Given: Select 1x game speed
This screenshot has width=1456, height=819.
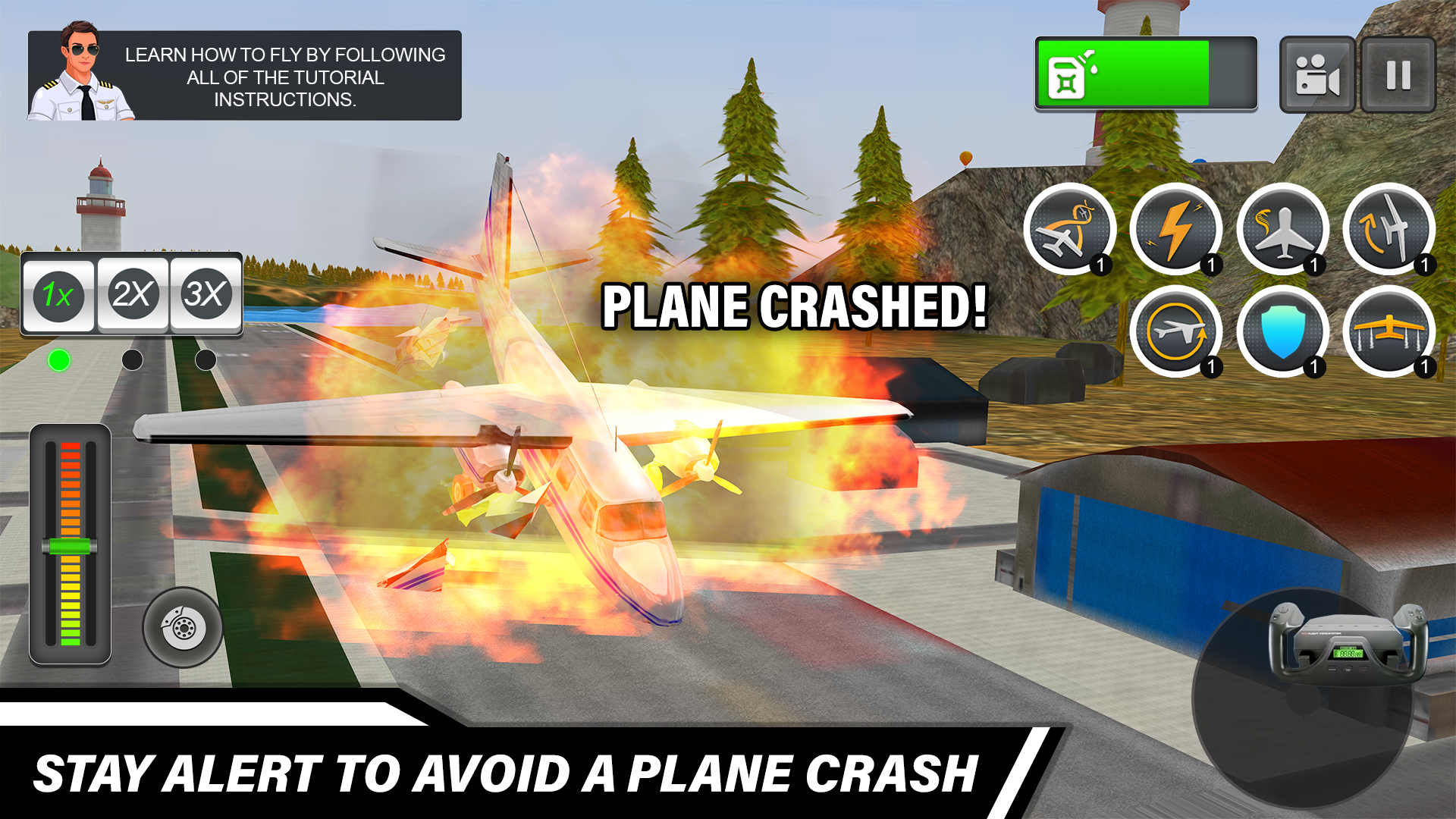Looking at the screenshot, I should click(x=58, y=296).
